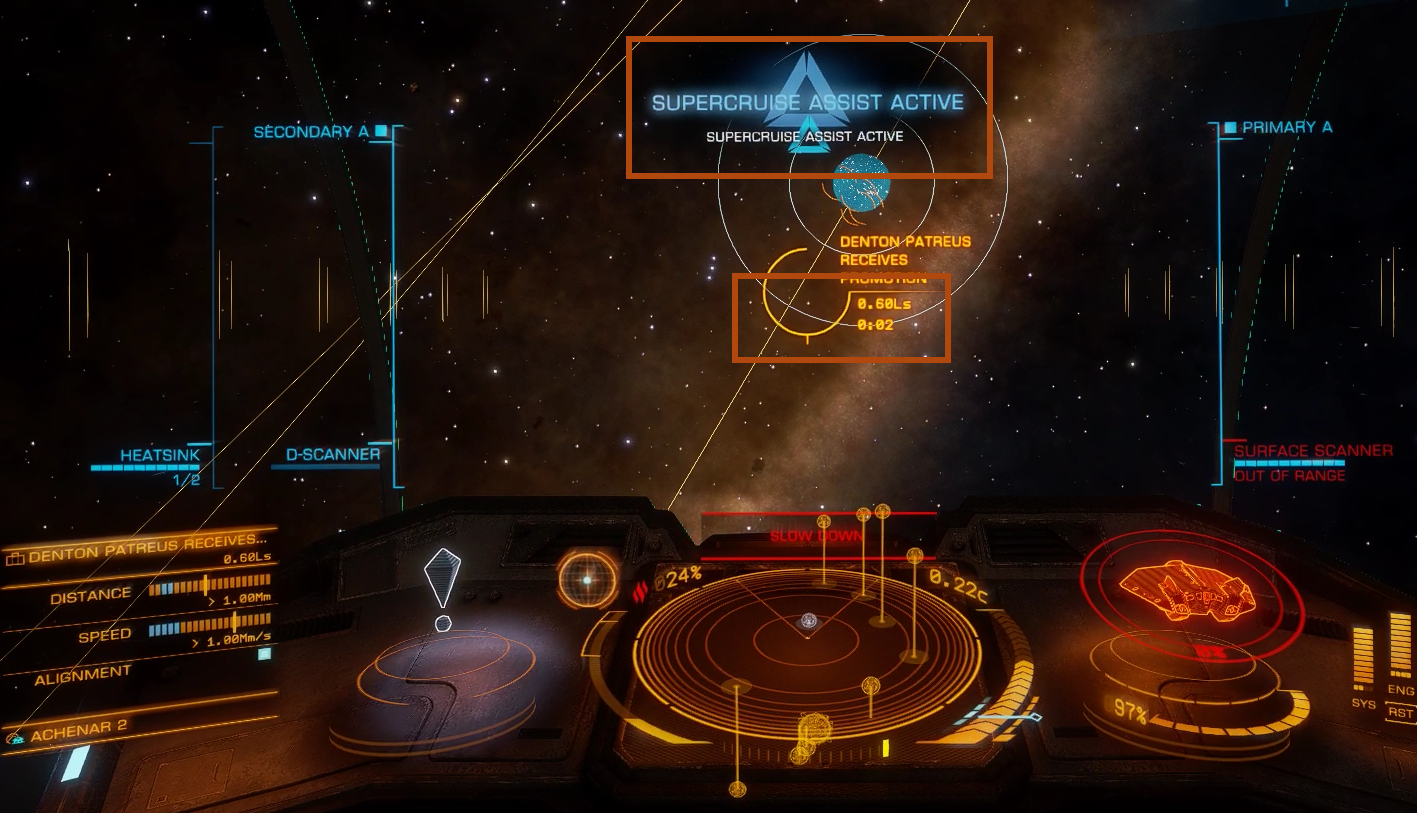Click the Primary A fire group indicator
The image size is (1417, 813).
point(1286,128)
